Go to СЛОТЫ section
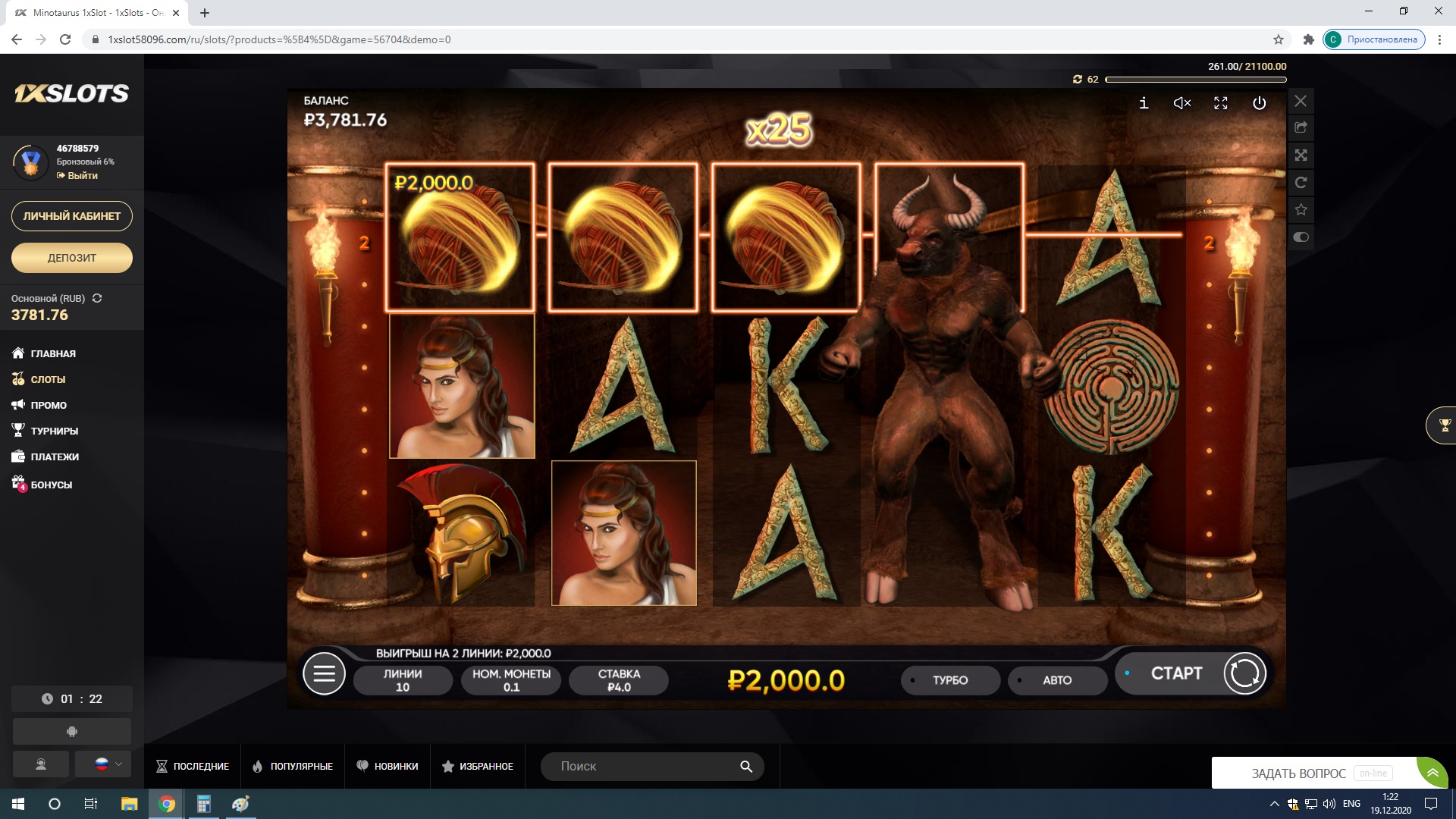Screen dimensions: 1456x819 [48, 379]
